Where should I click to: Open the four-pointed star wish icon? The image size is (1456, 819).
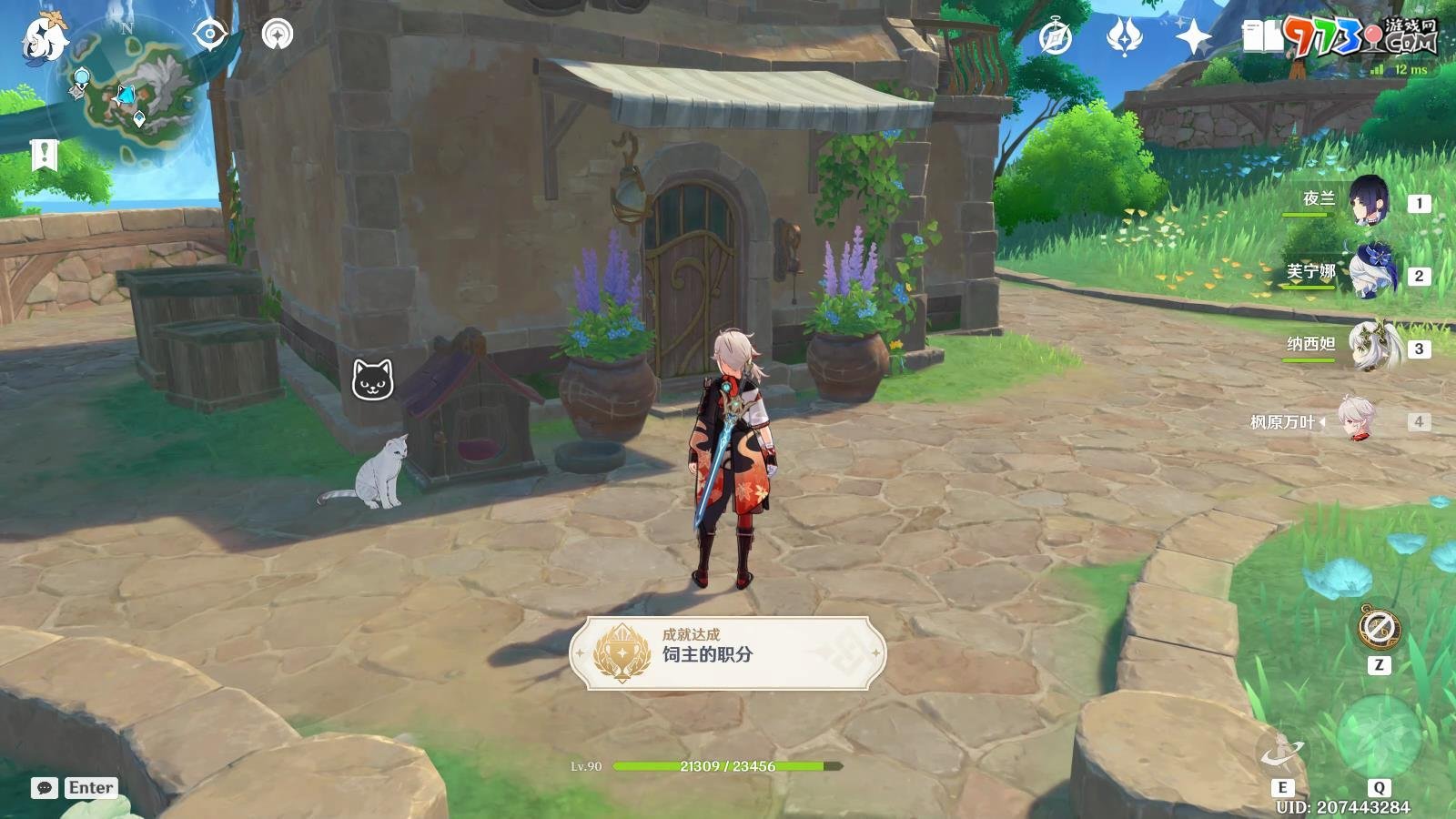[1192, 37]
